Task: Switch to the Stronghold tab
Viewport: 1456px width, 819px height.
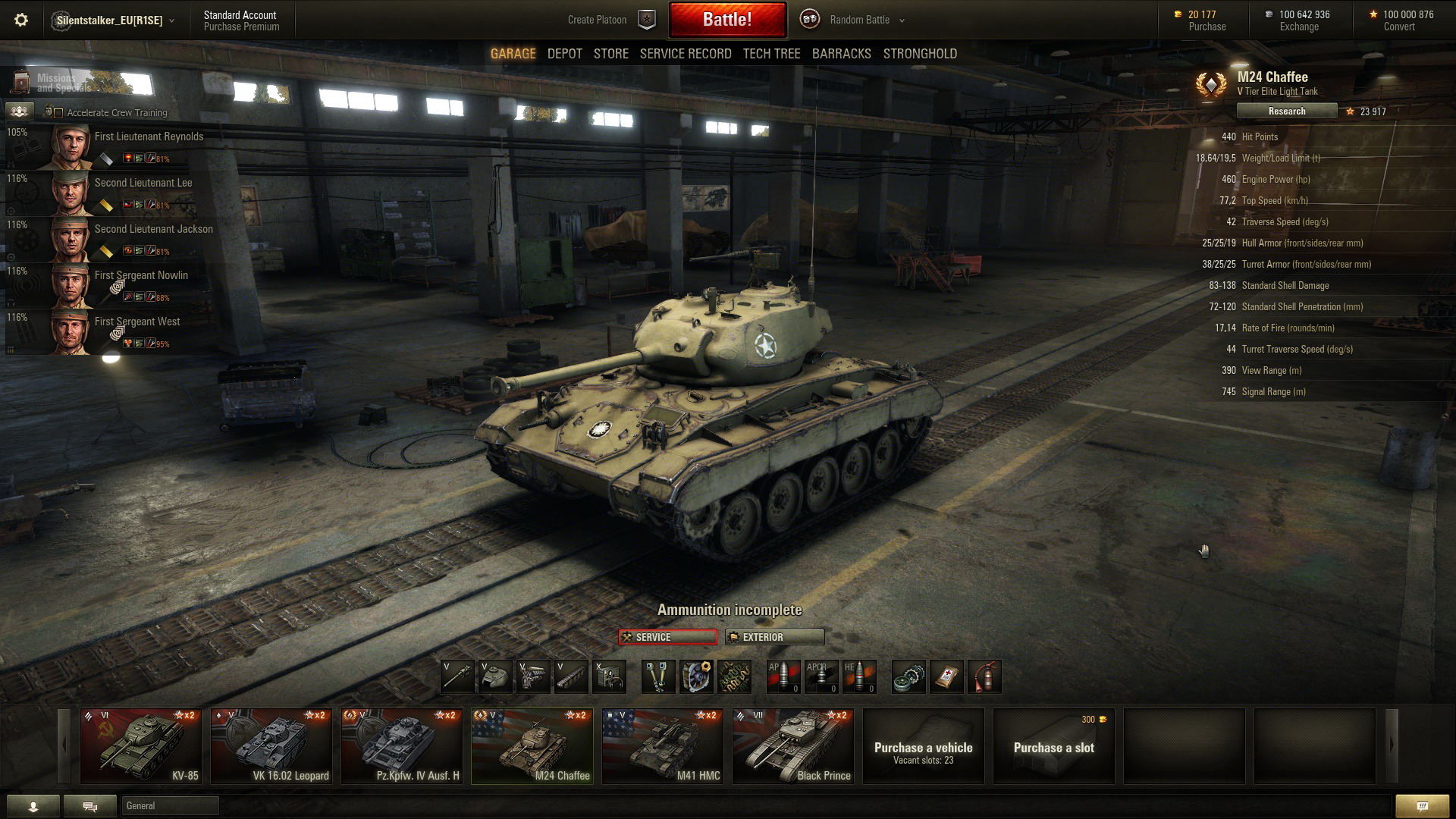Action: click(919, 54)
